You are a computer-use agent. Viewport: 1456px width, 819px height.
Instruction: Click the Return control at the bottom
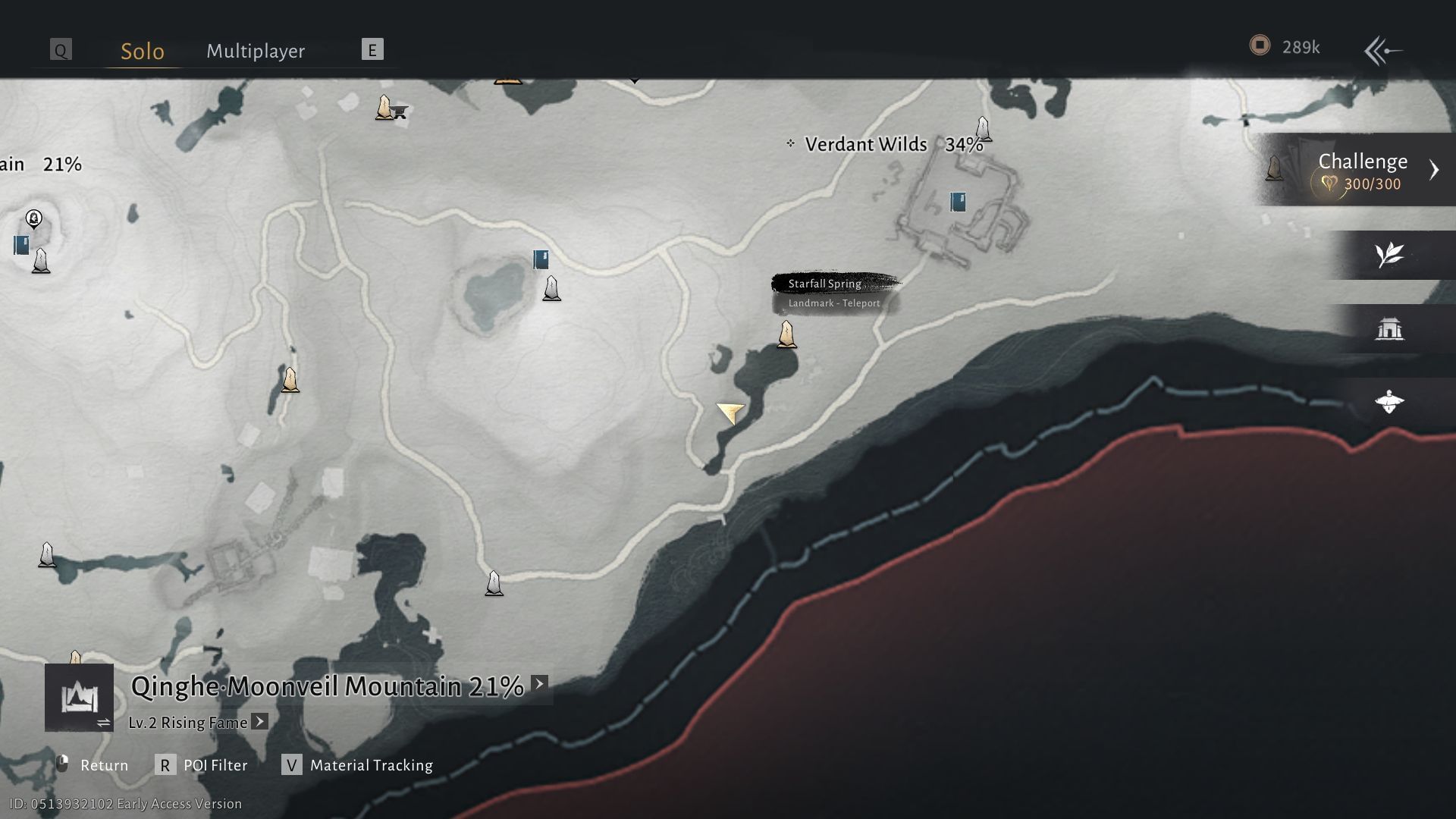(x=104, y=765)
